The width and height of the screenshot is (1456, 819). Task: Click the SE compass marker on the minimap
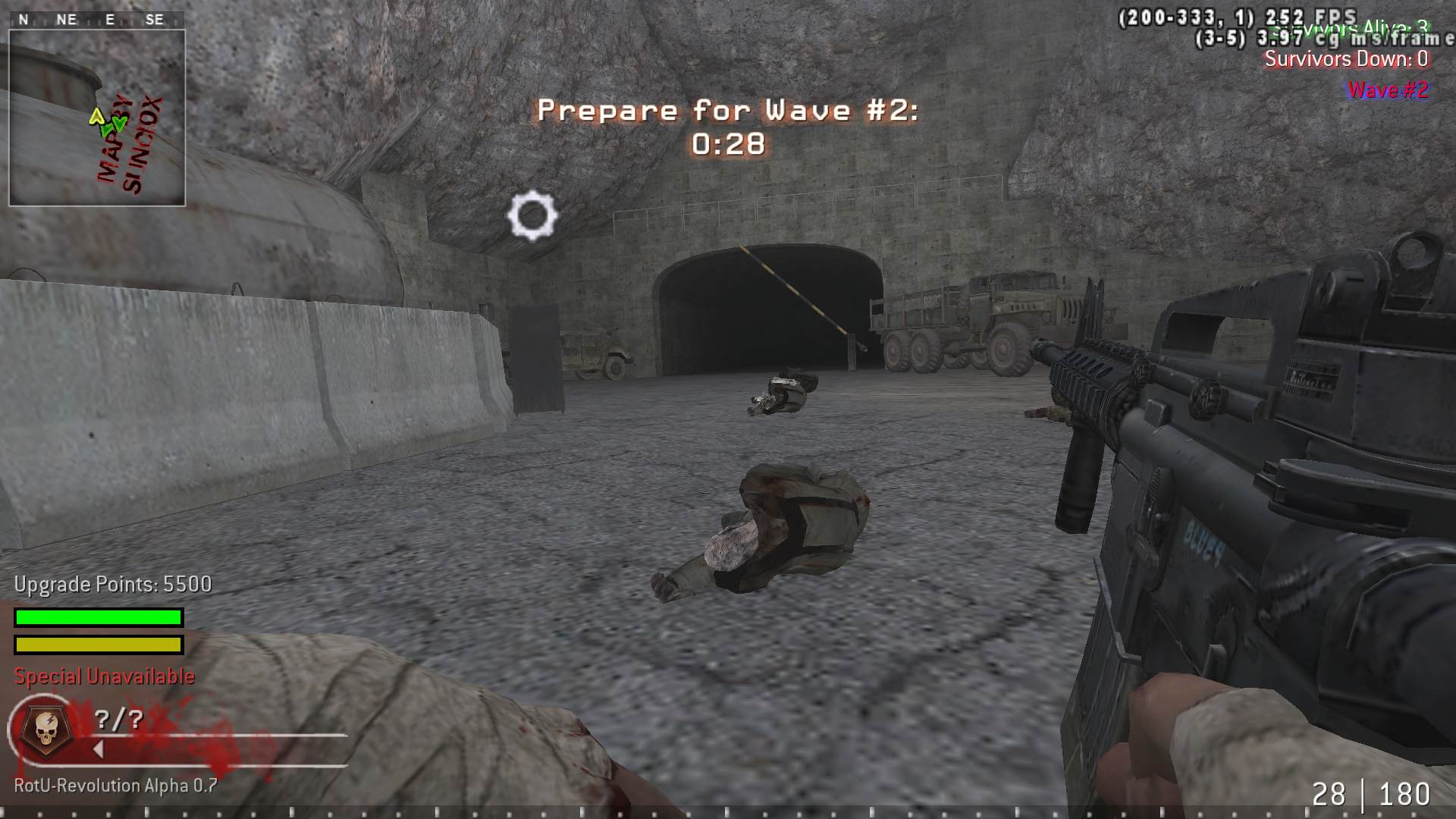click(155, 20)
